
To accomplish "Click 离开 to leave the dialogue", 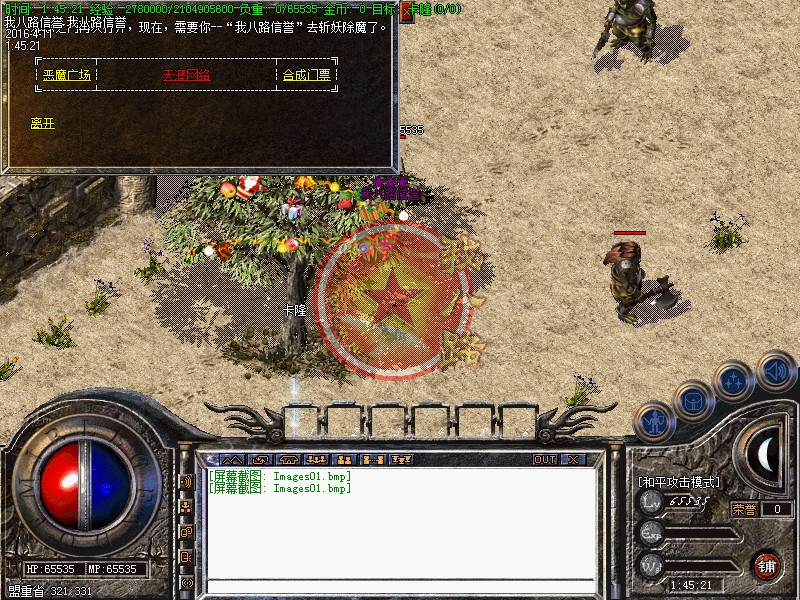I will (x=42, y=123).
